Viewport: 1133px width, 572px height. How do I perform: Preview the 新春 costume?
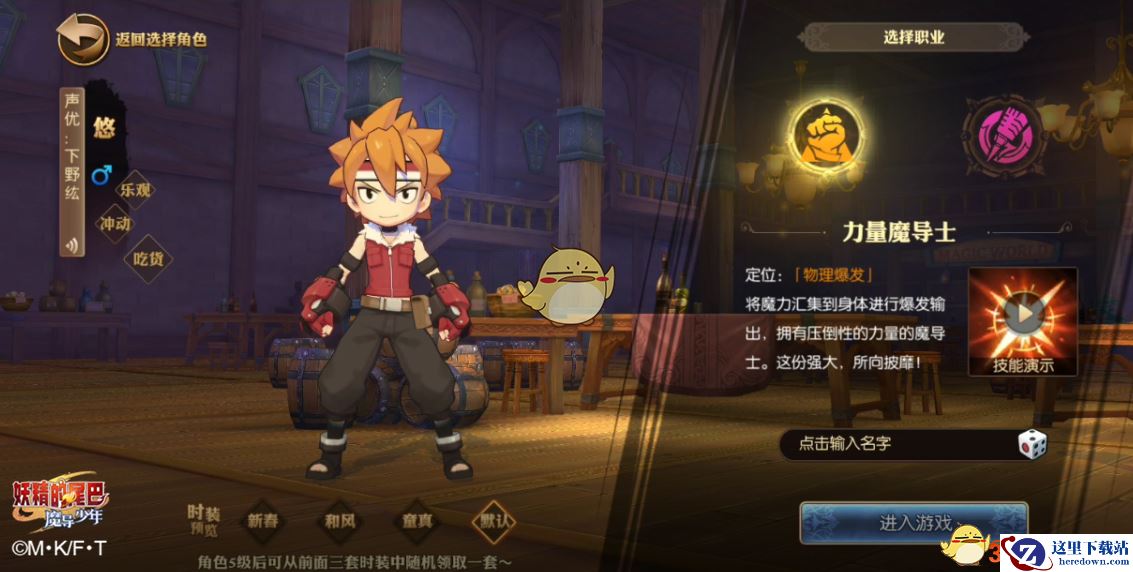[263, 521]
